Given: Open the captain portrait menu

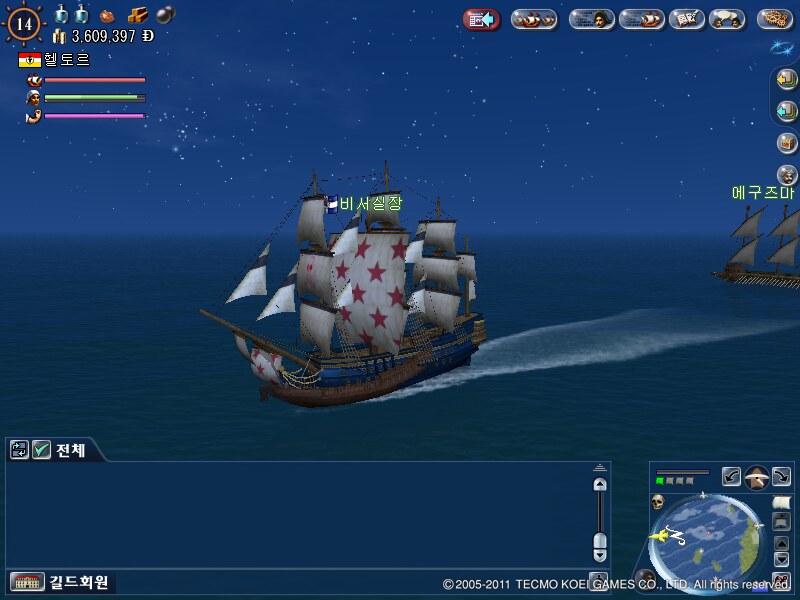Looking at the screenshot, I should pyautogui.click(x=591, y=19).
